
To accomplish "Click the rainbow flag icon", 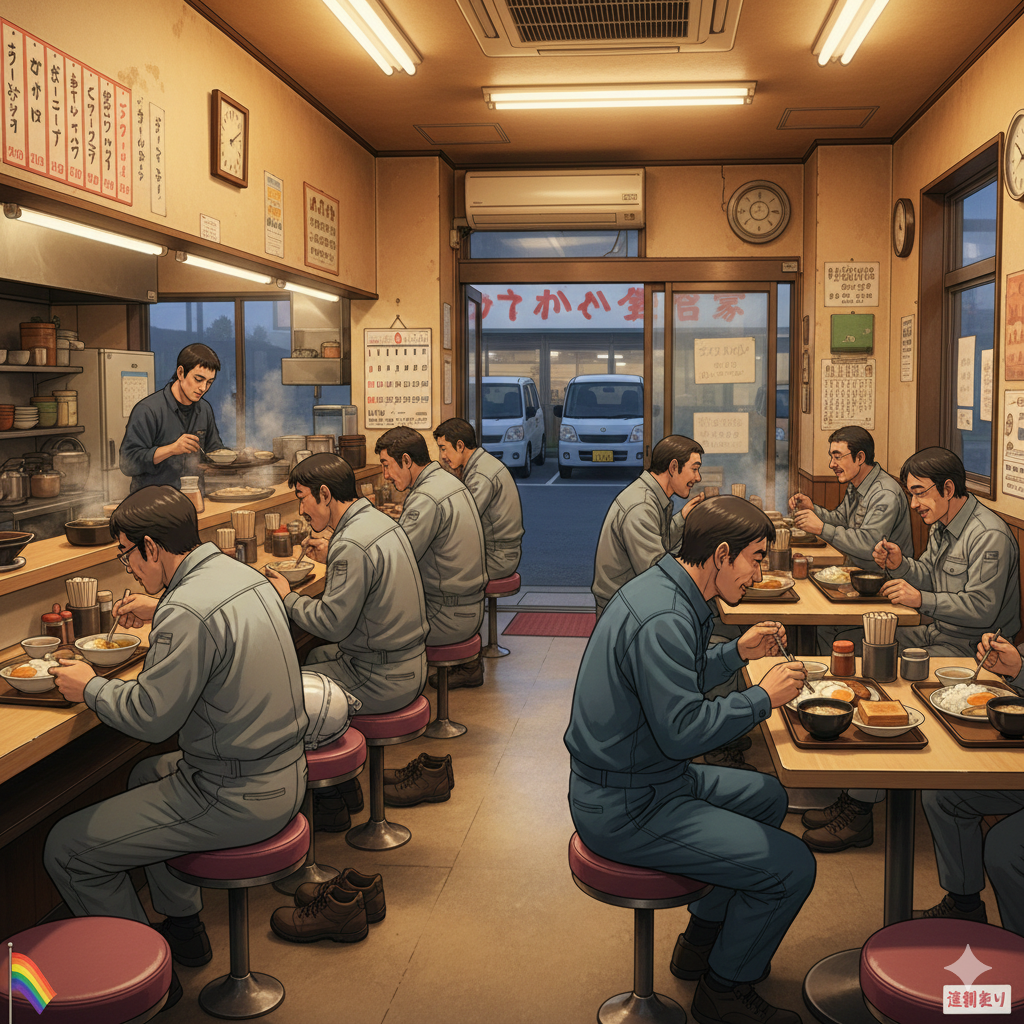I will [31, 981].
